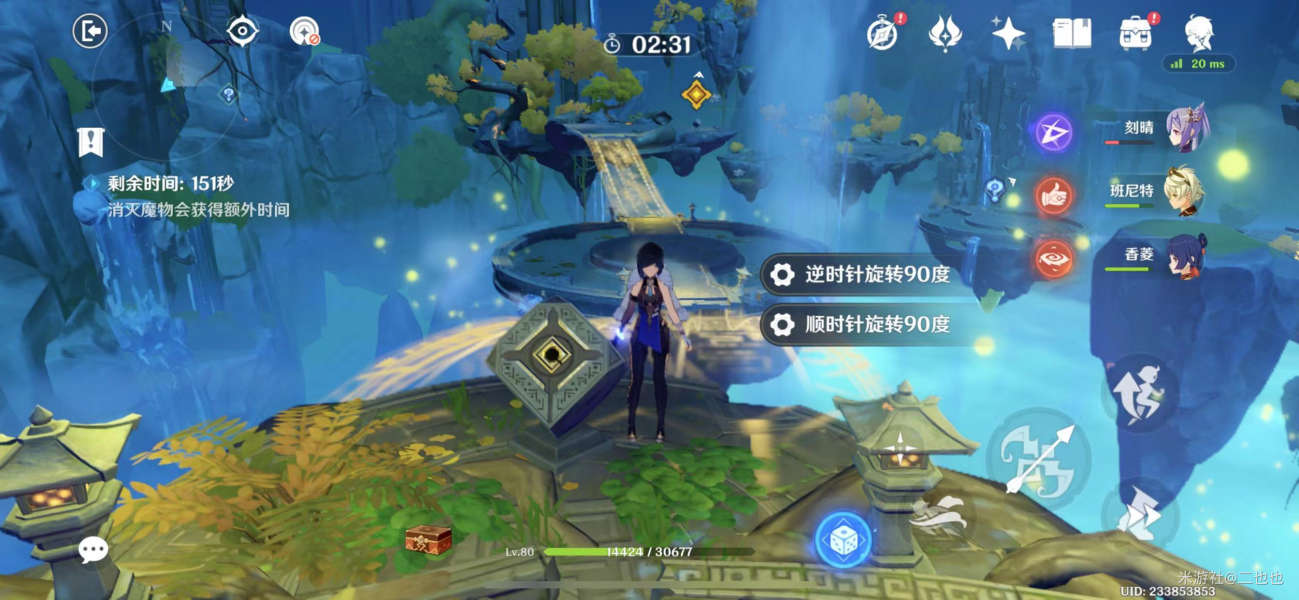This screenshot has width=1299, height=600.
Task: Open the adventurer handbook book icon
Action: pos(1072,34)
